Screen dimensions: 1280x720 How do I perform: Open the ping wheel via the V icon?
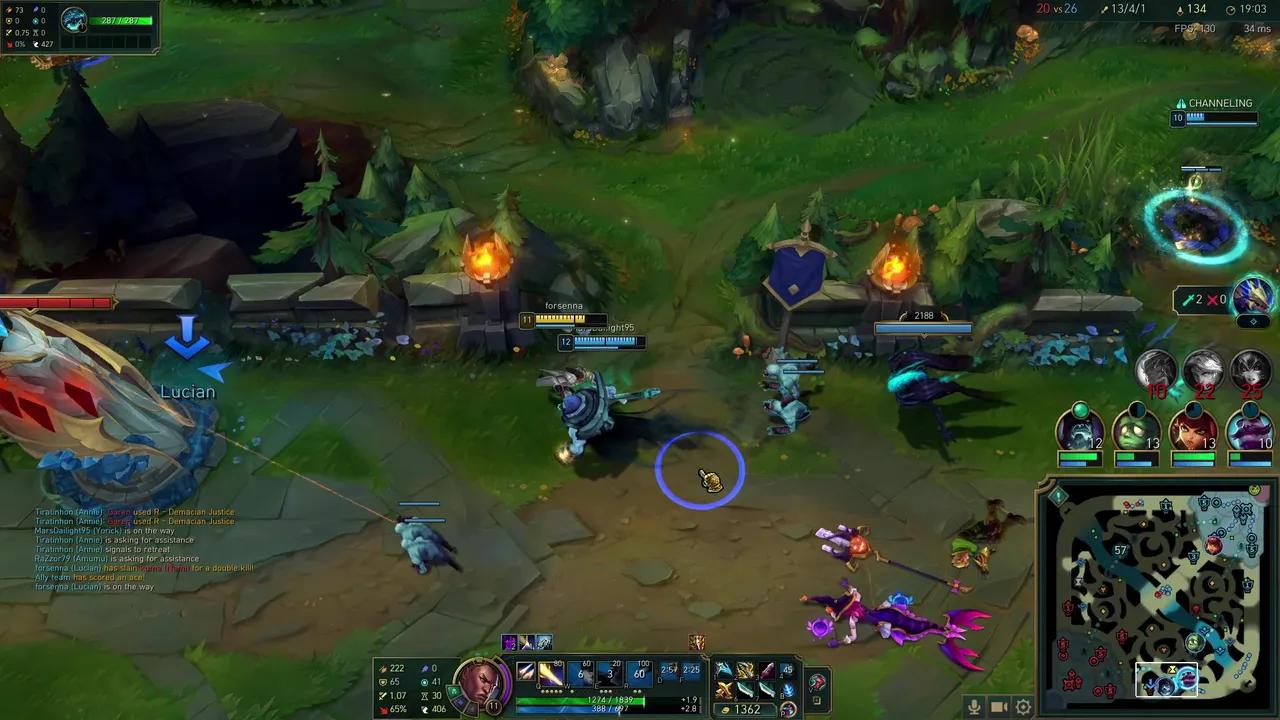click(x=818, y=682)
